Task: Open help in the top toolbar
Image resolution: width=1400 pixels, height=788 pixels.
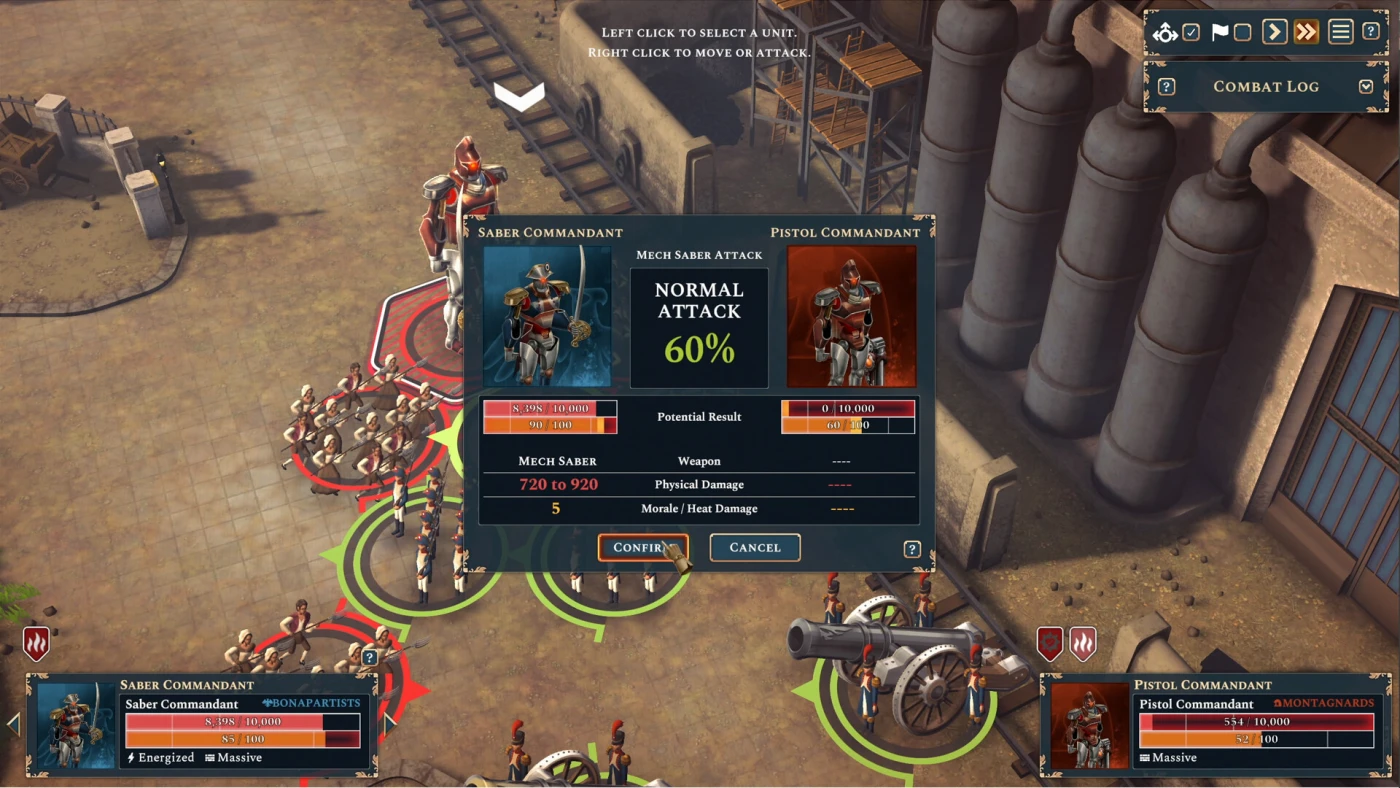Action: (x=1371, y=32)
